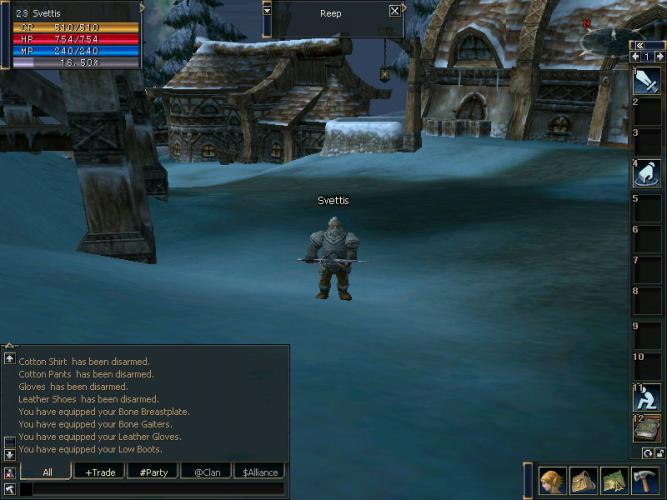
Task: Toggle the sit/stand action in slot 11
Action: coord(647,397)
